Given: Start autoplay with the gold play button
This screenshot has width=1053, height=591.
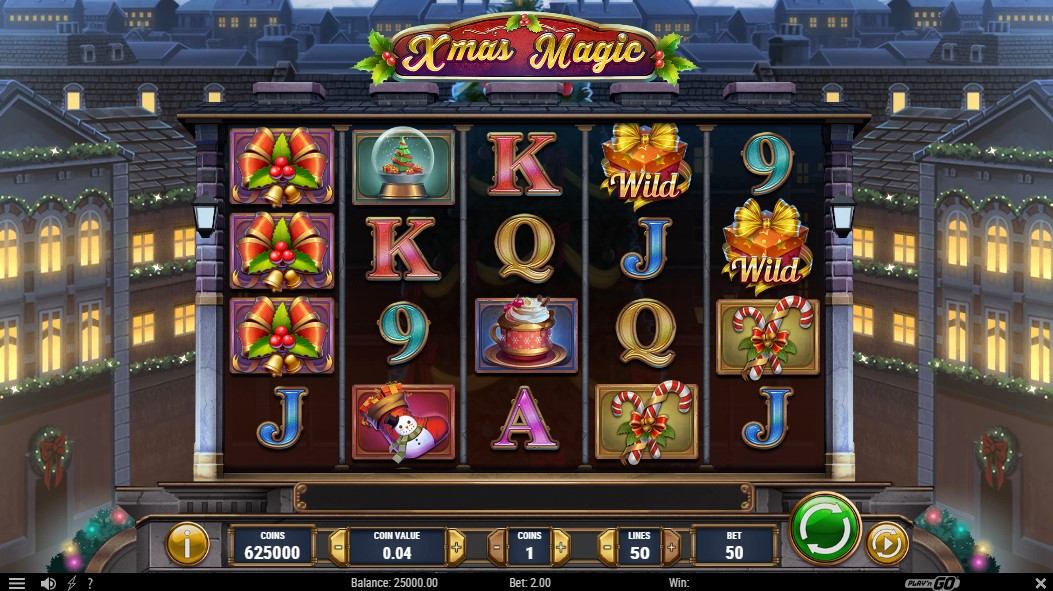Looking at the screenshot, I should pos(885,544).
